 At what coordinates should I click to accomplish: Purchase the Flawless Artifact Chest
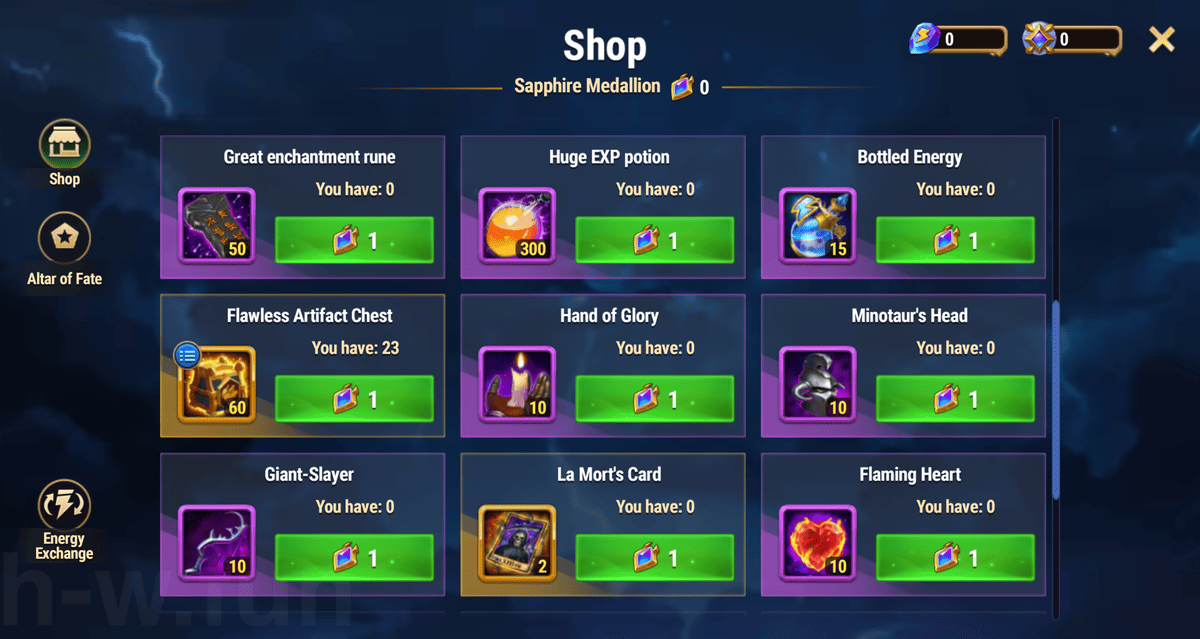pyautogui.click(x=354, y=400)
